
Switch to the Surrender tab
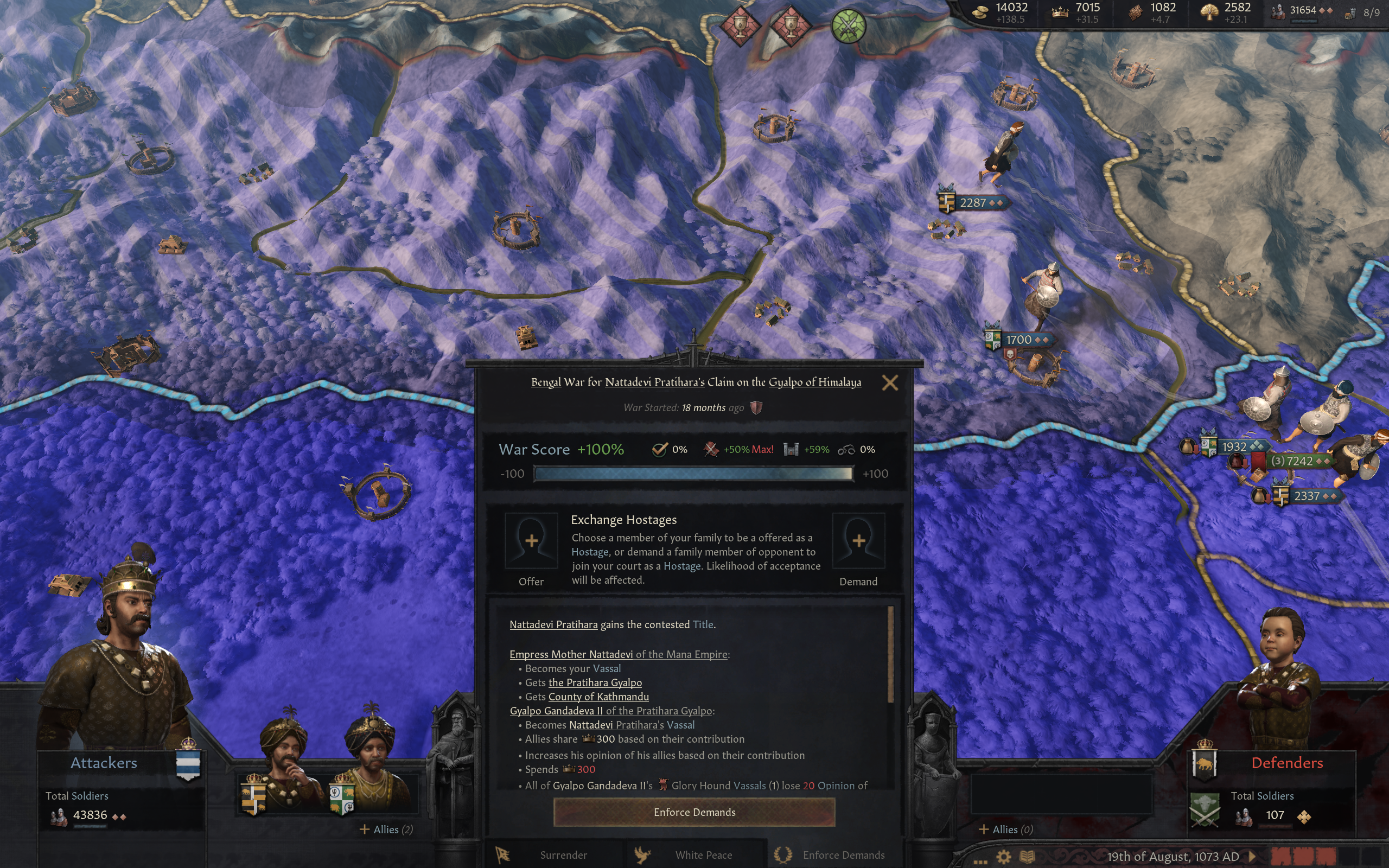click(555, 855)
